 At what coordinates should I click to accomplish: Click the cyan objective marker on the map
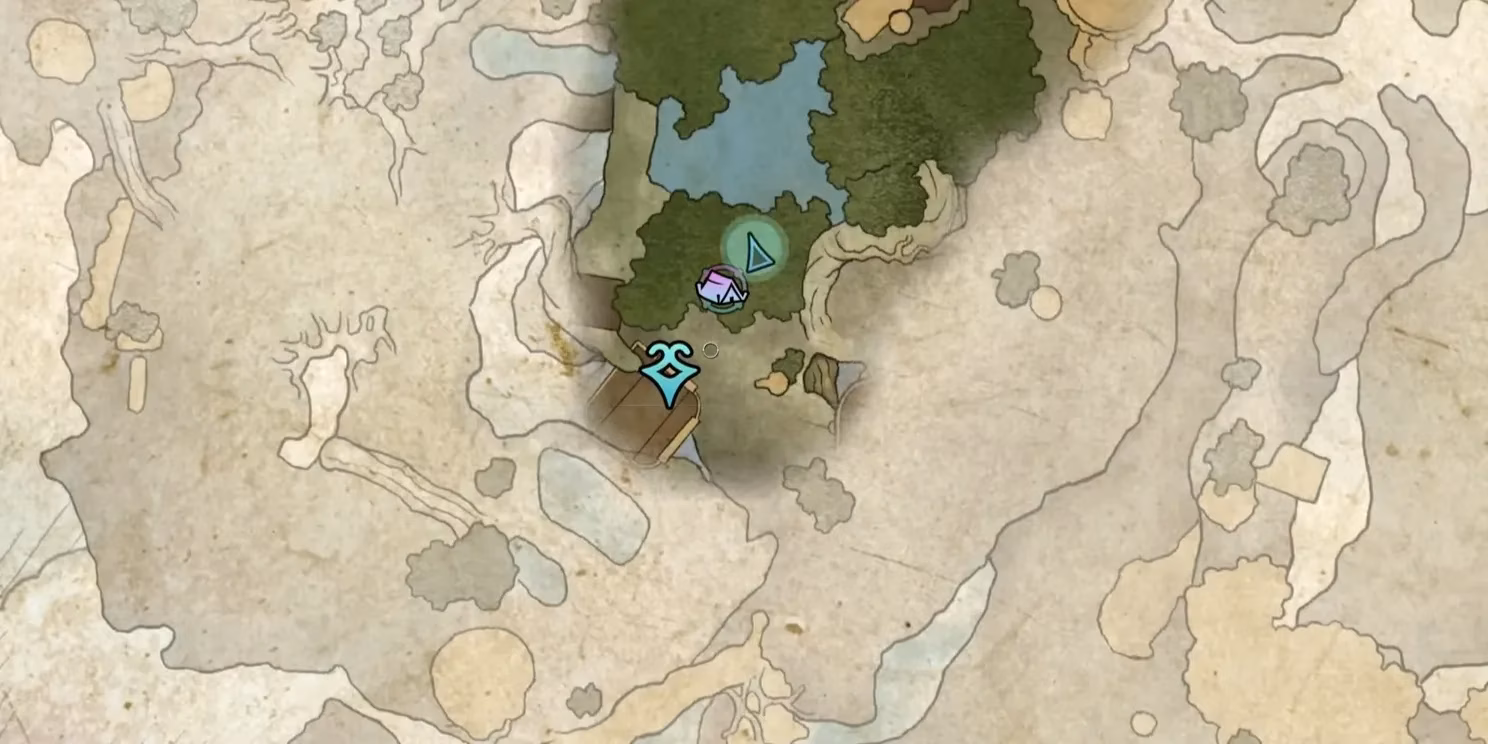tap(669, 372)
